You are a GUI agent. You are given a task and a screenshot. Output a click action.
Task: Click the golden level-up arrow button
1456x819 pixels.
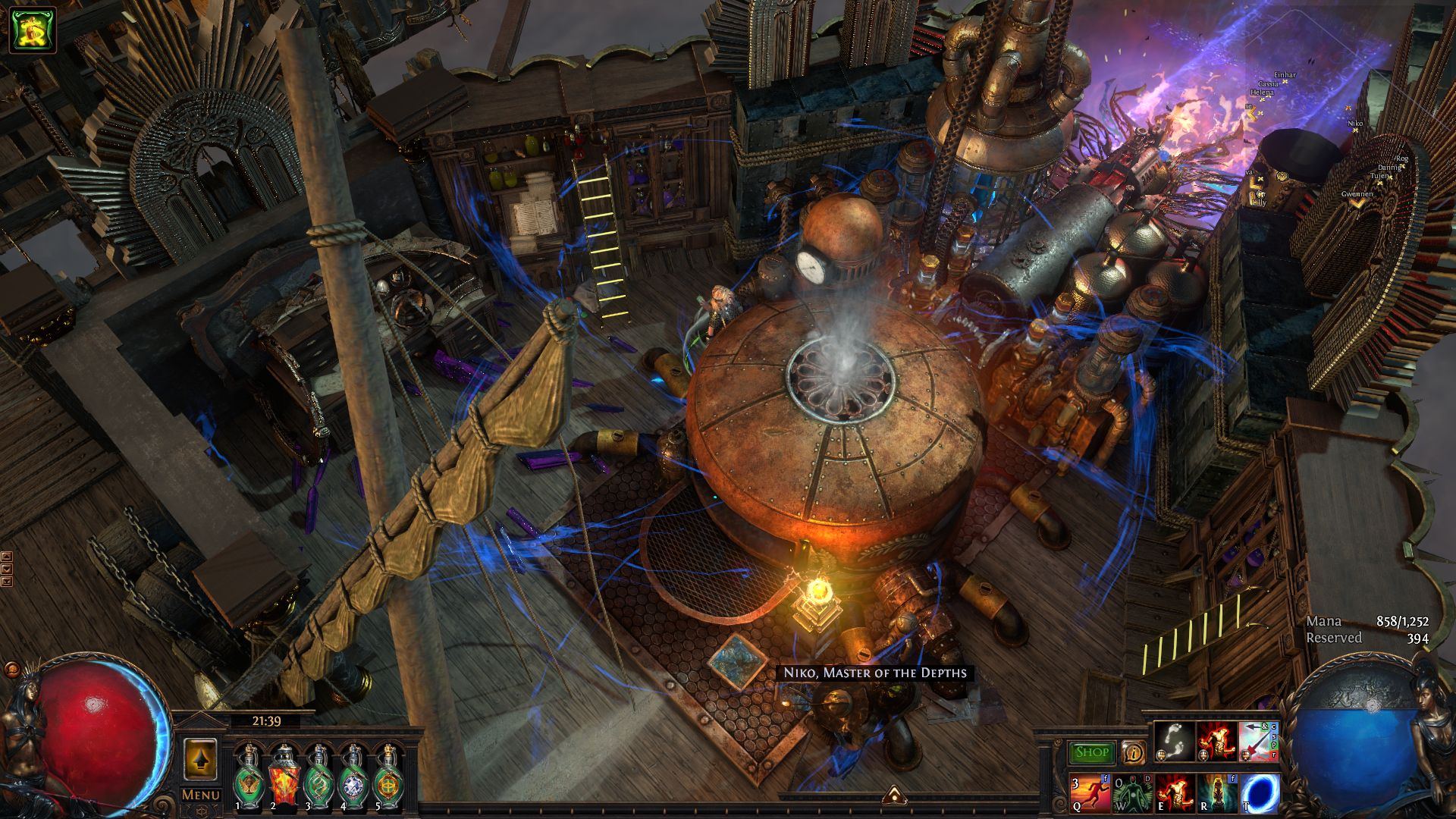(200, 758)
